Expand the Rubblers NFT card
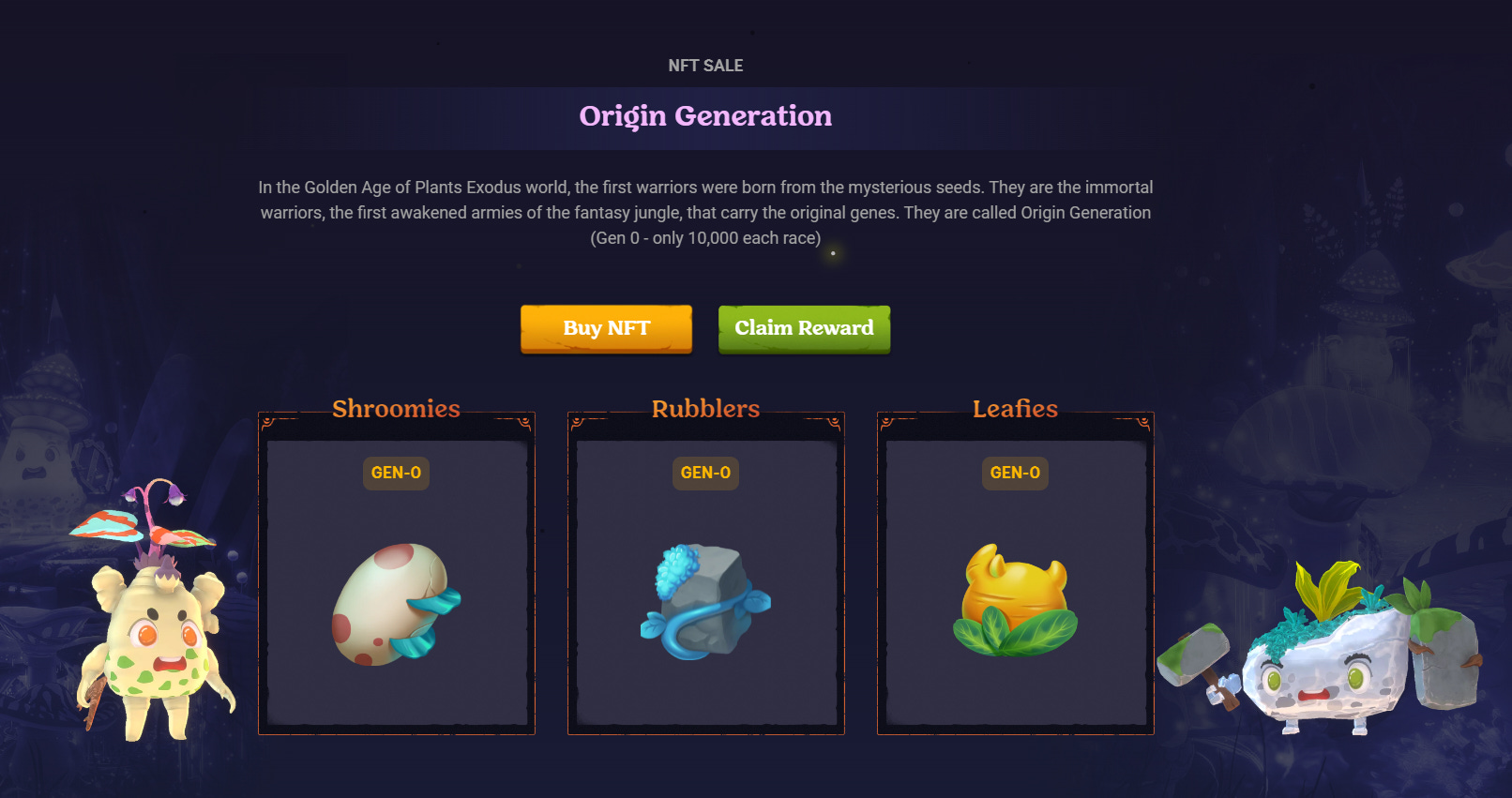The width and height of the screenshot is (1512, 798). click(705, 574)
